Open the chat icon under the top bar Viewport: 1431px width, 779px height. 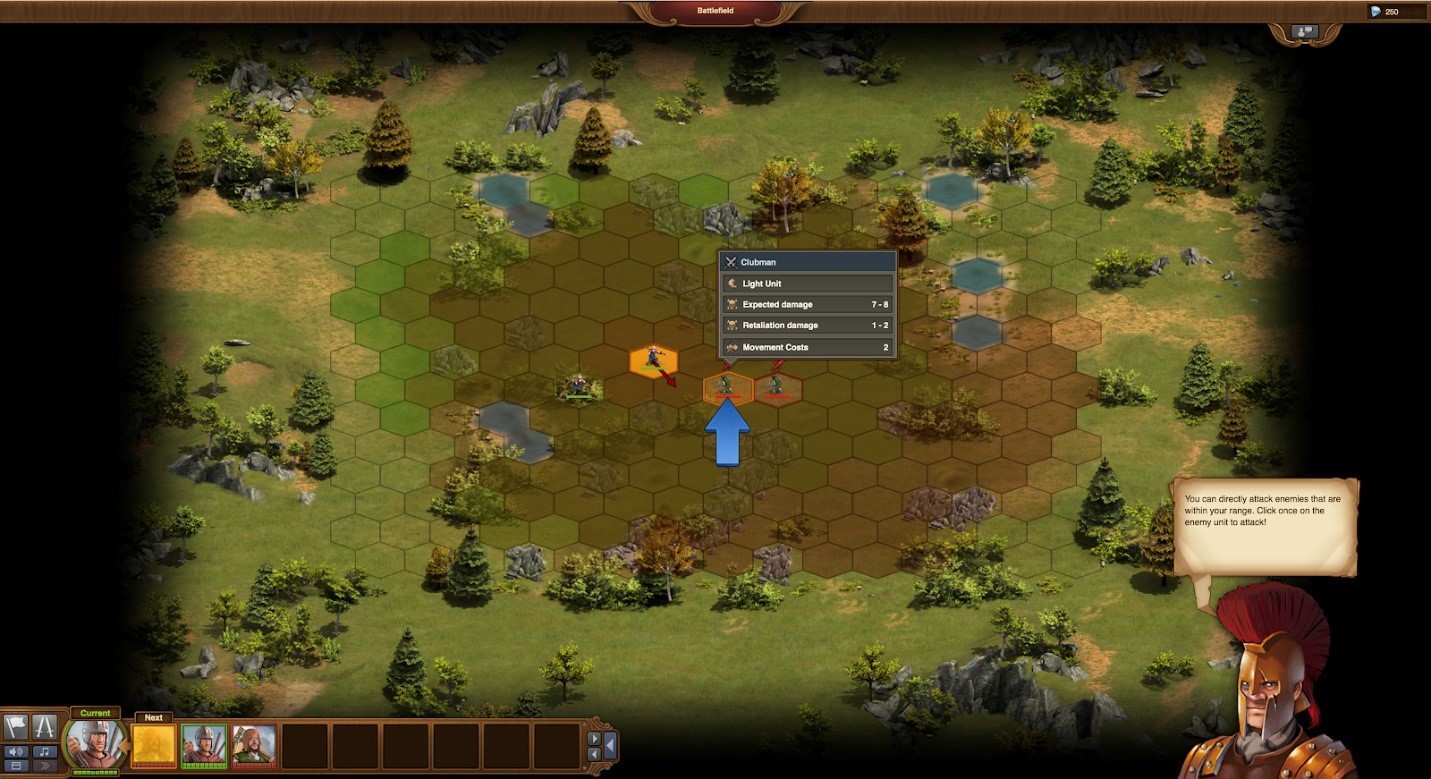[x=1305, y=32]
